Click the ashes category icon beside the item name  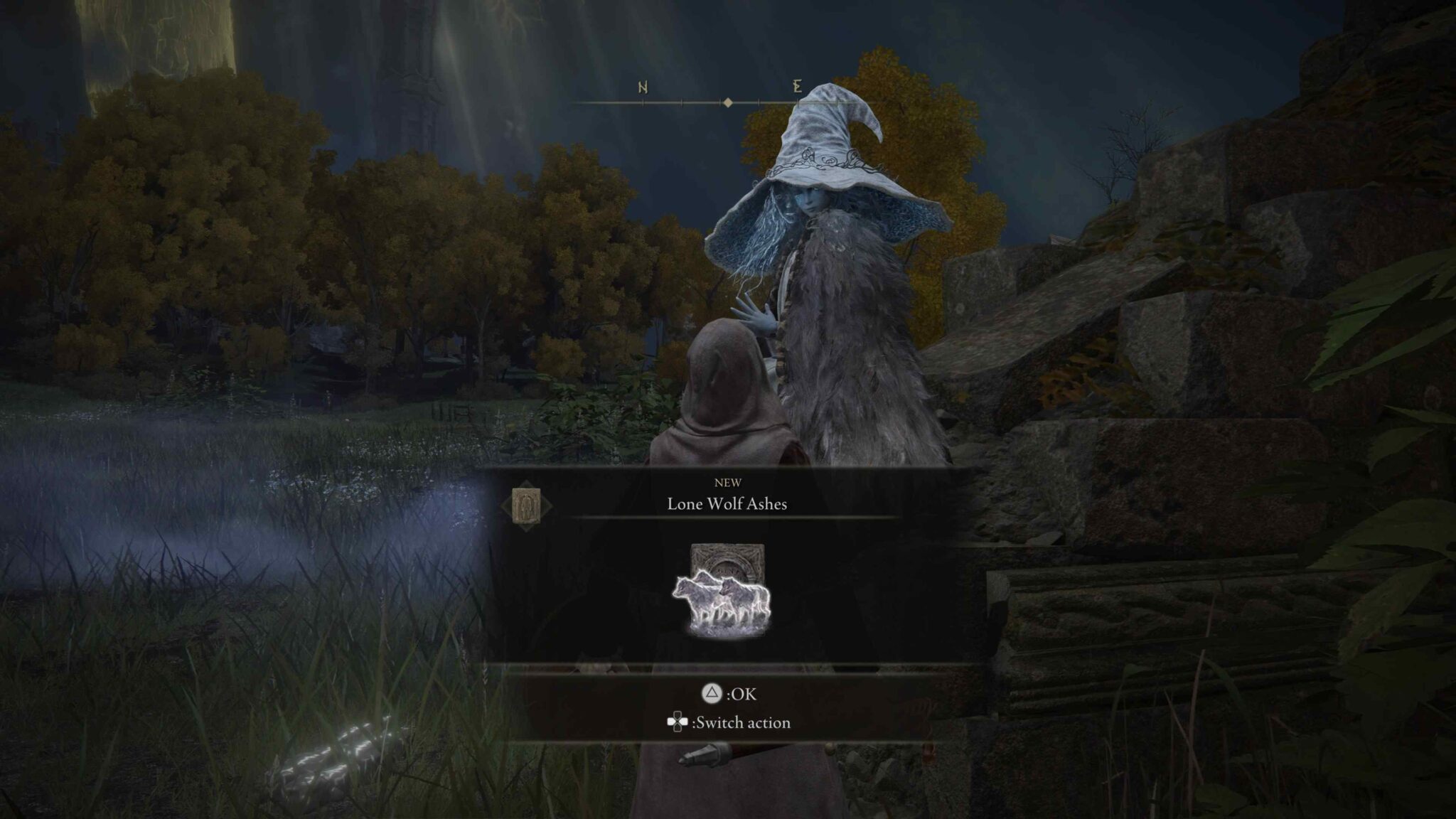click(526, 505)
